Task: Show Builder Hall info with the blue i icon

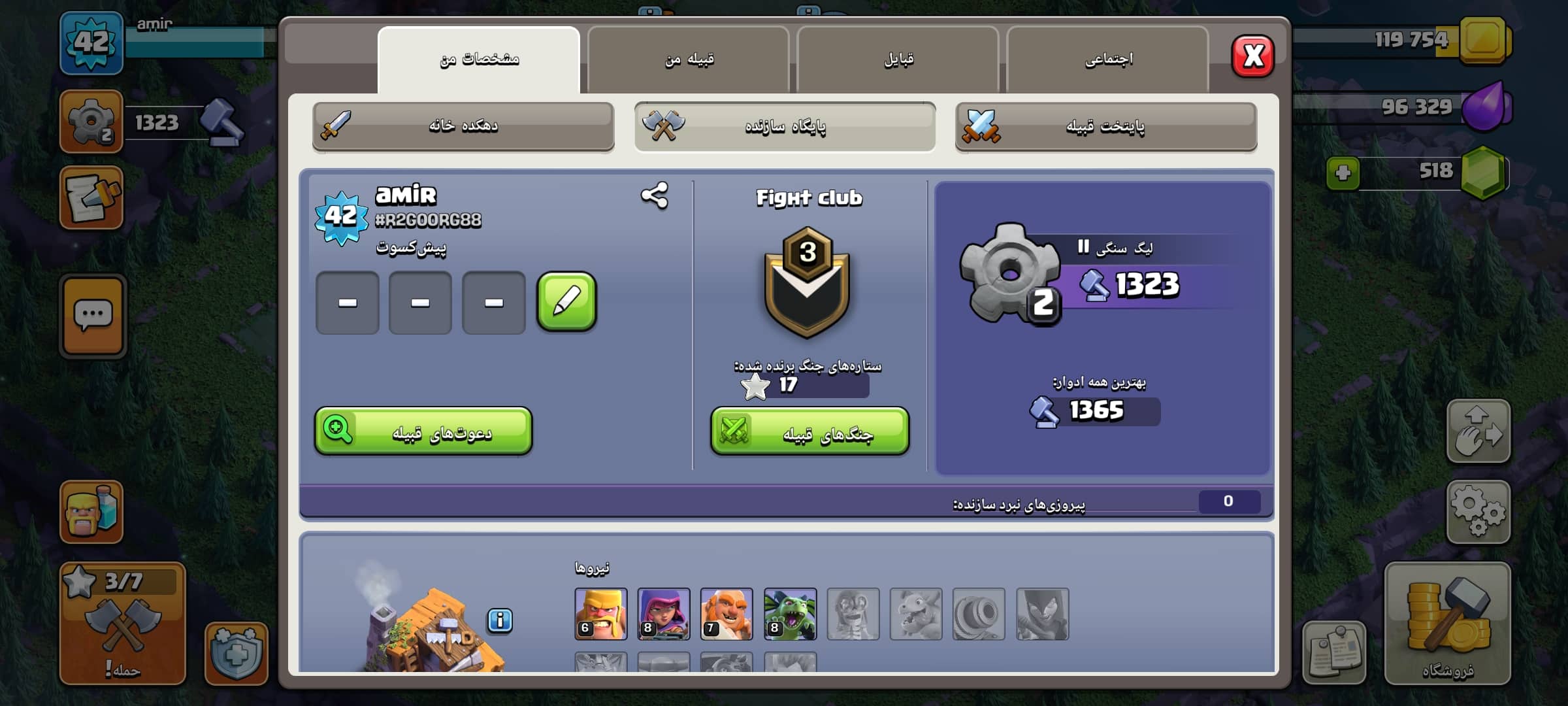Action: (x=500, y=620)
